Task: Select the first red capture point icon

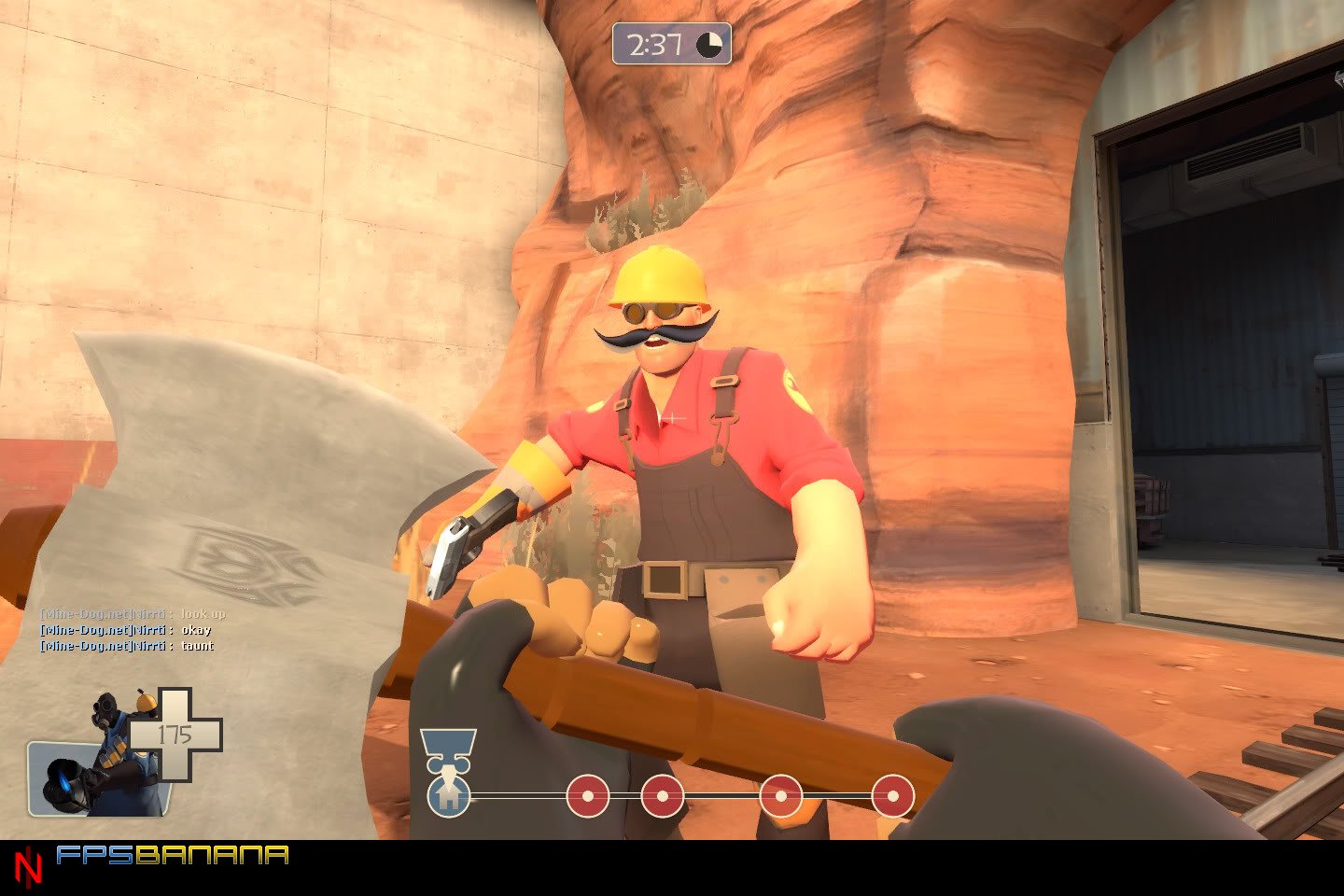Action: [x=587, y=795]
